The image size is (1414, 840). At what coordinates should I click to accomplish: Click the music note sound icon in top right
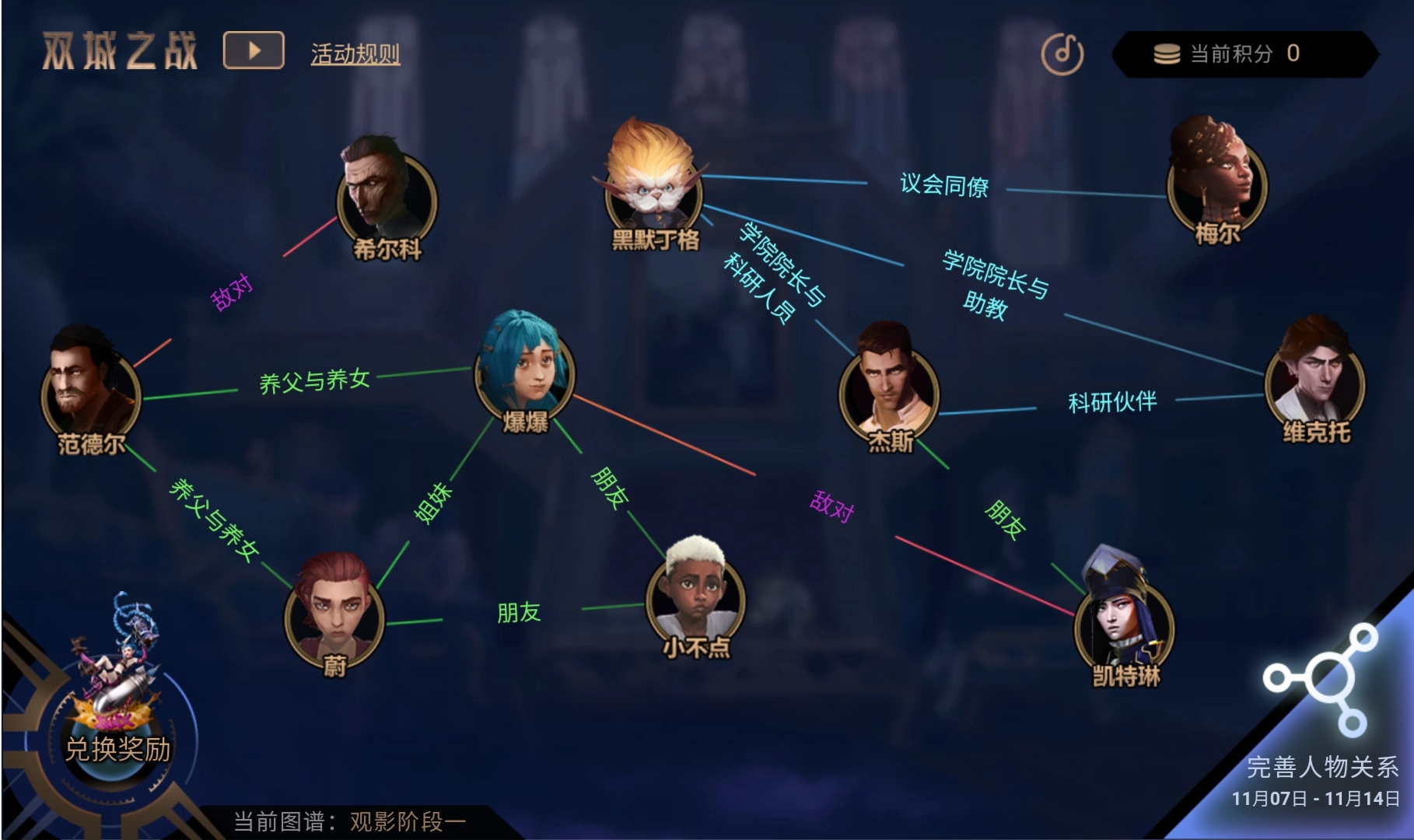point(1064,53)
